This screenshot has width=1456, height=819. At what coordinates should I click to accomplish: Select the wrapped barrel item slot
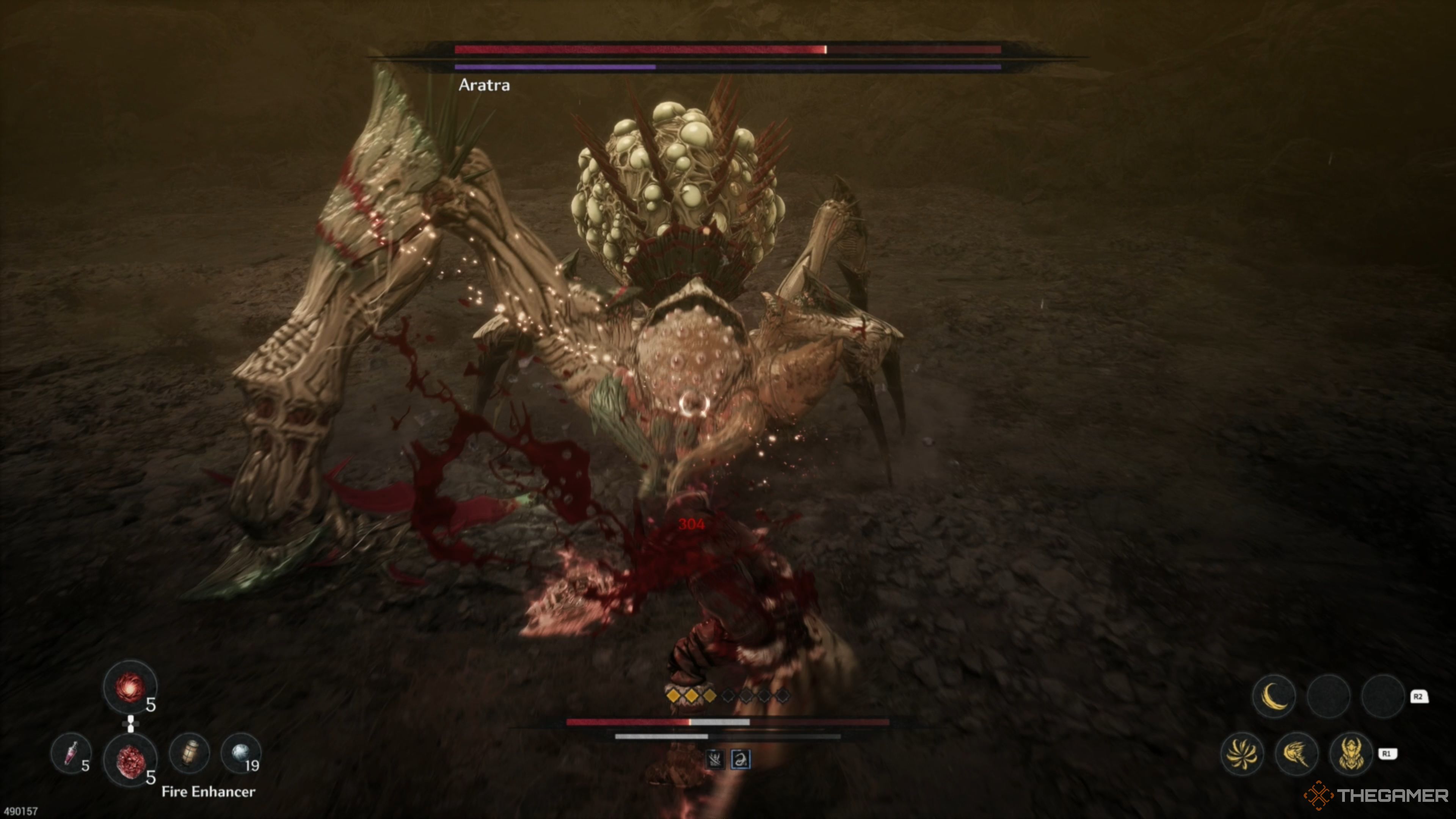(190, 753)
